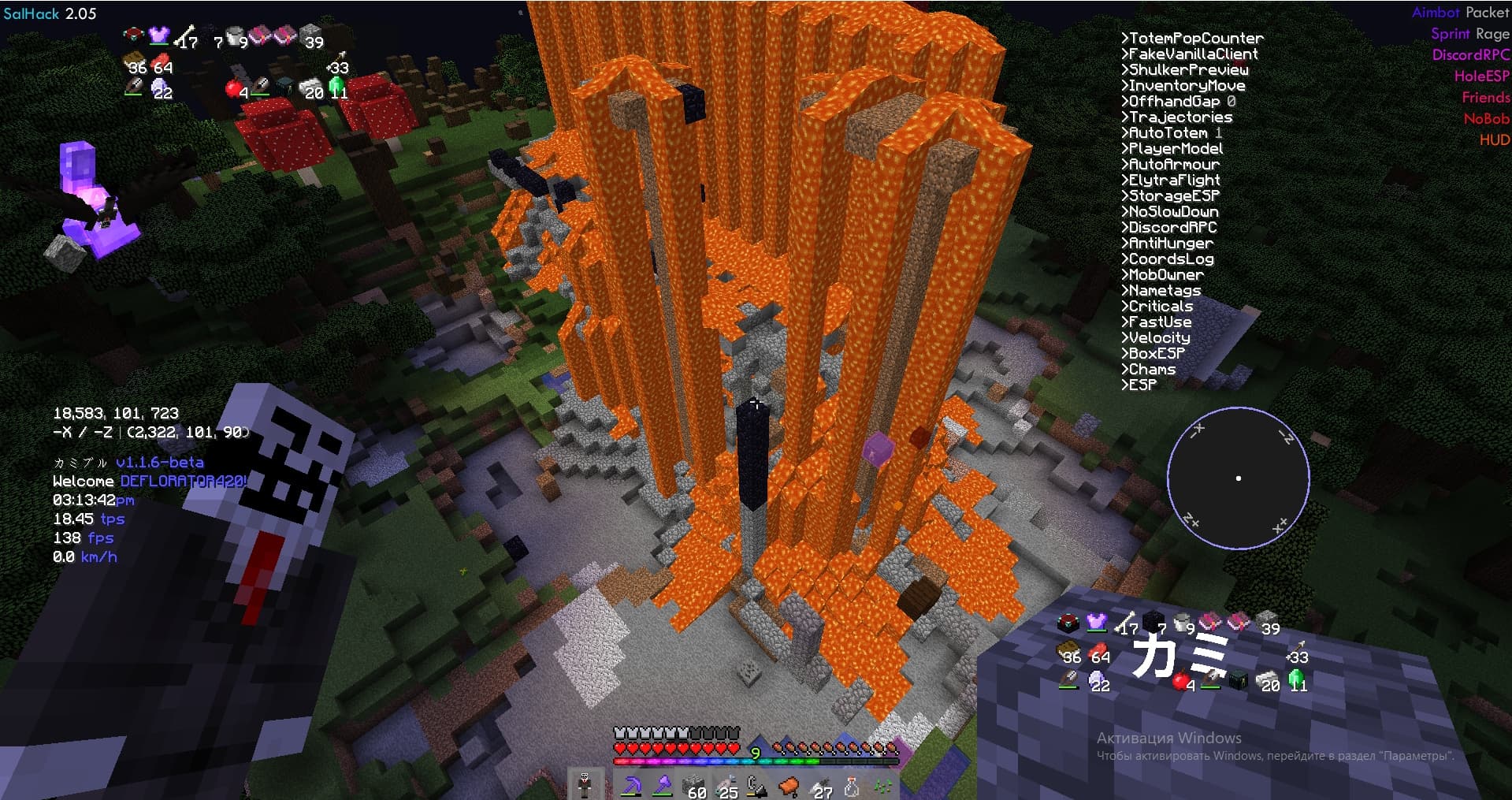
Task: Equip the flint and steel slot
Action: click(757, 786)
